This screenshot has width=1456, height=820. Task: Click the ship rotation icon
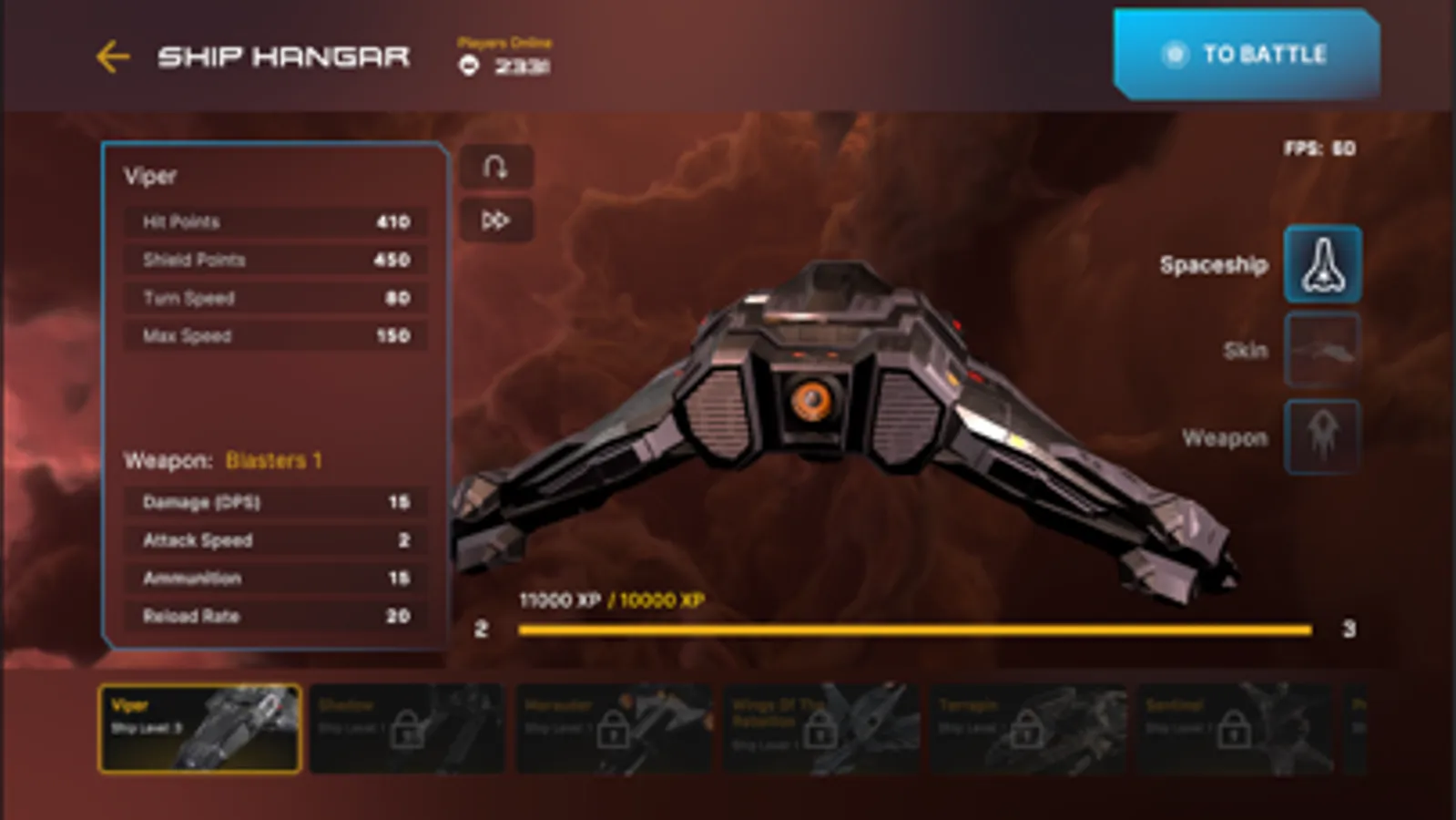point(496,168)
